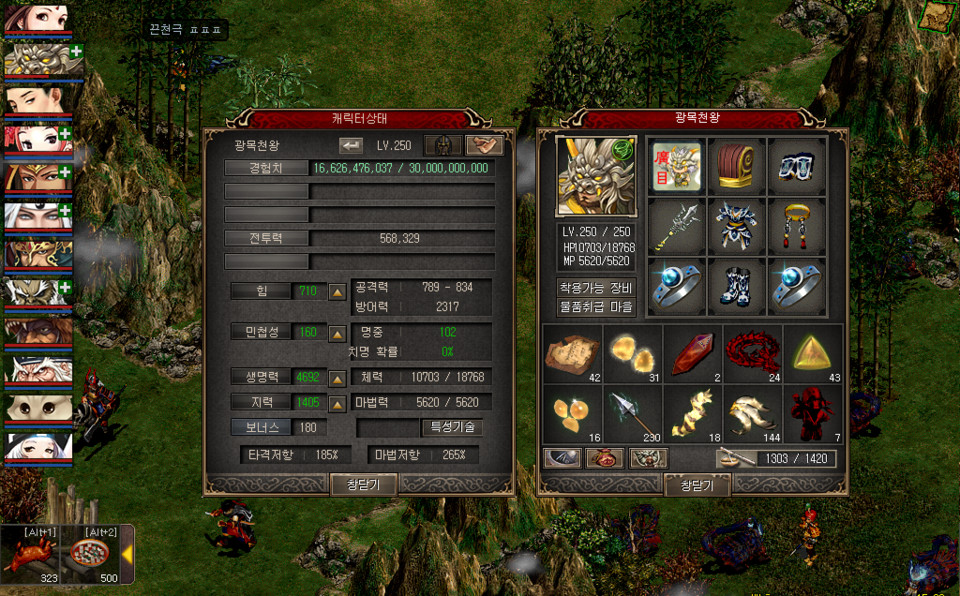Close the equipment inventory window
960x596 pixels.
tap(697, 485)
